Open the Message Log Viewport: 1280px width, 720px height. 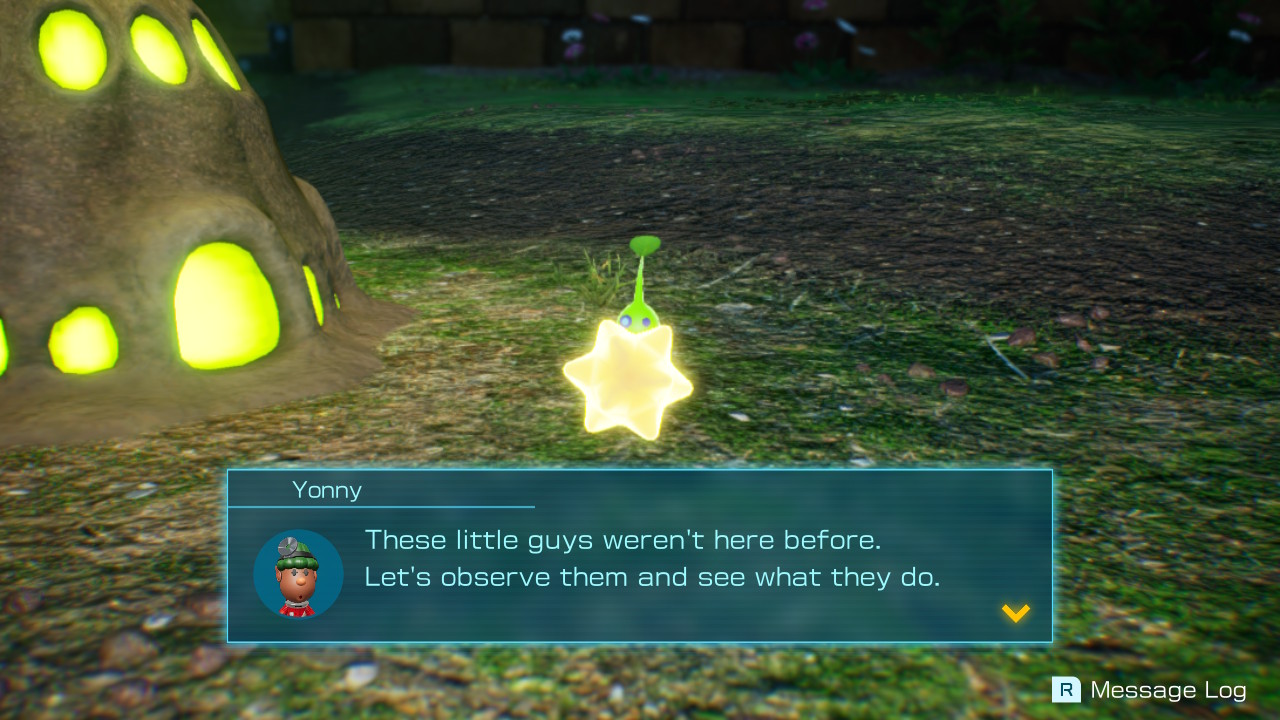[1168, 689]
